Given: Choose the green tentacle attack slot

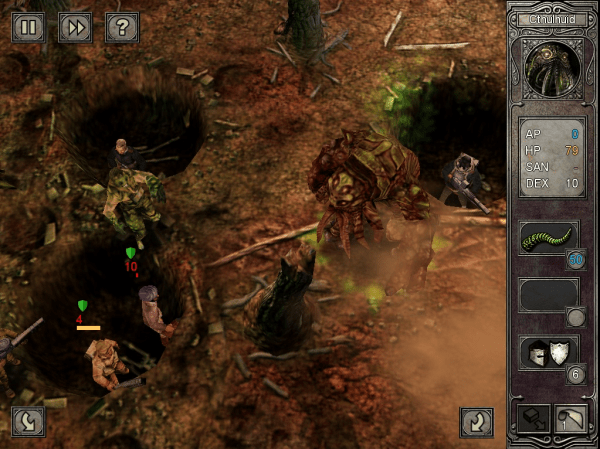Looking at the screenshot, I should coord(548,238).
